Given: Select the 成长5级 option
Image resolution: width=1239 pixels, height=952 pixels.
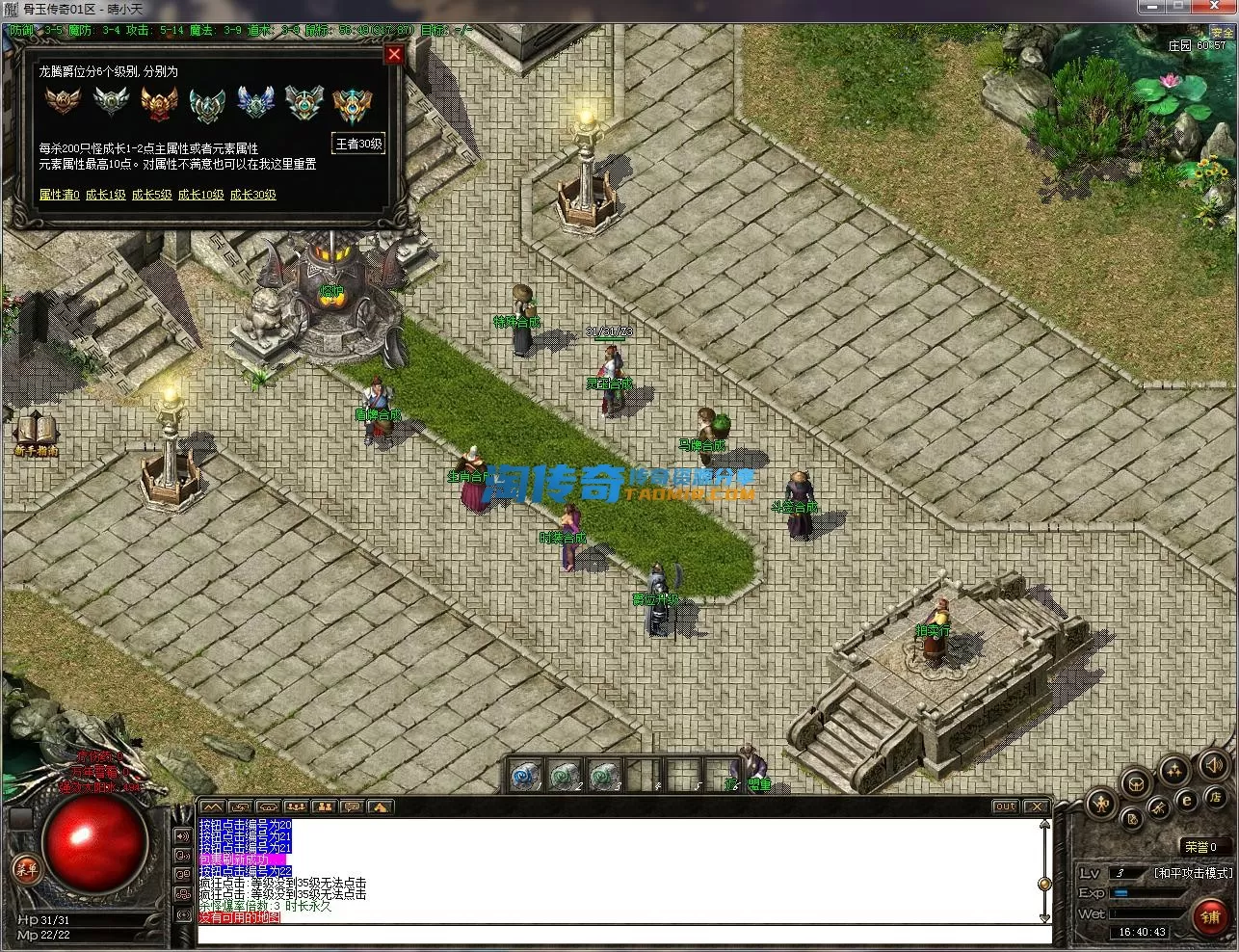Looking at the screenshot, I should [x=152, y=195].
